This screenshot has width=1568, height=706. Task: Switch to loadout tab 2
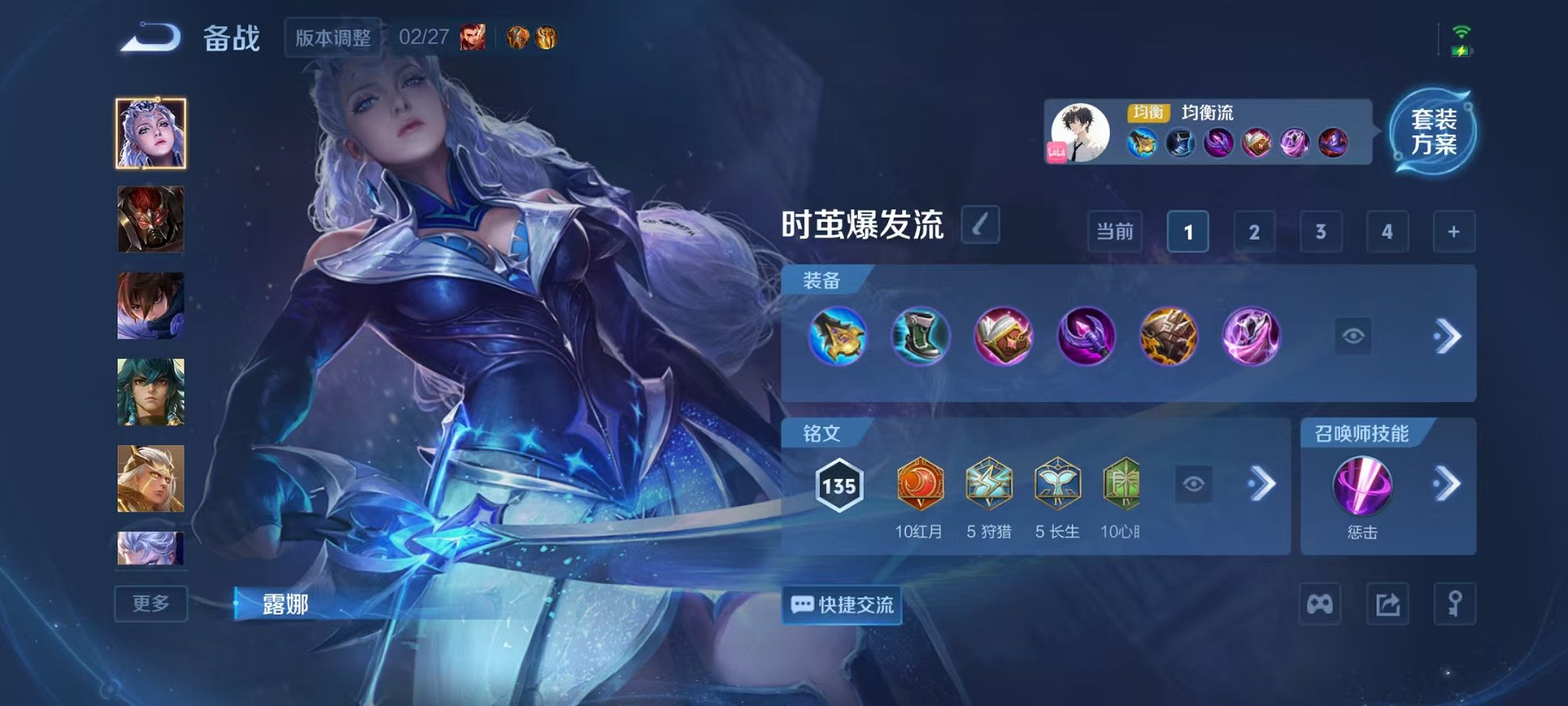coord(1253,231)
